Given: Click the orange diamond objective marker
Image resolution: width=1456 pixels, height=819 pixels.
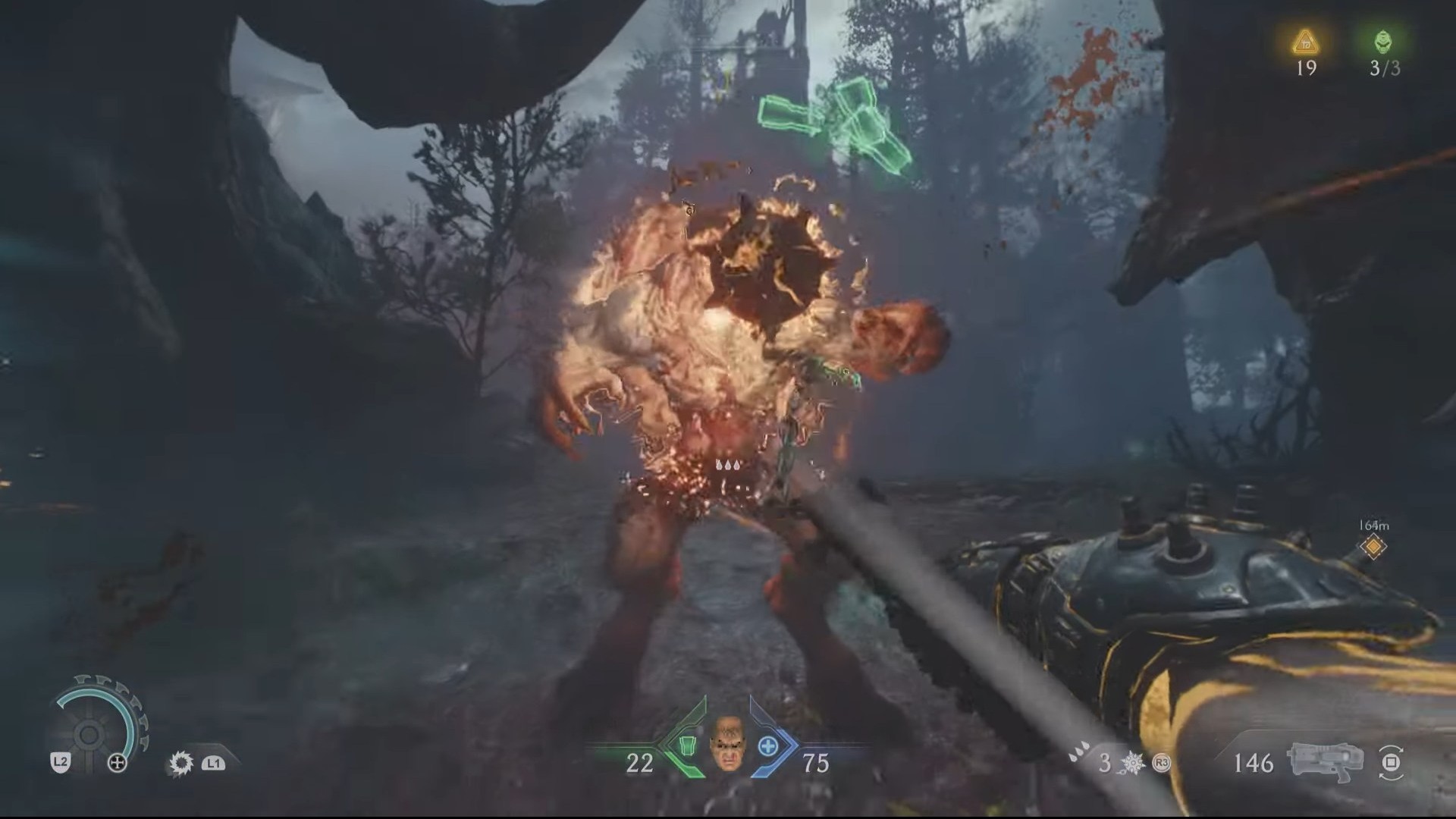Looking at the screenshot, I should pos(1373,546).
